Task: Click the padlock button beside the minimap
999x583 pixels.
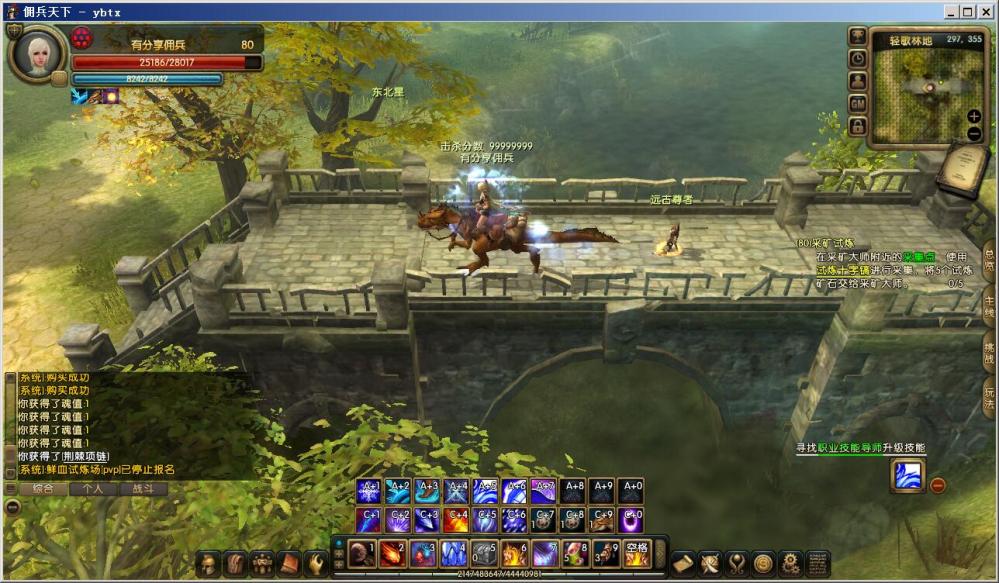Action: pos(857,126)
